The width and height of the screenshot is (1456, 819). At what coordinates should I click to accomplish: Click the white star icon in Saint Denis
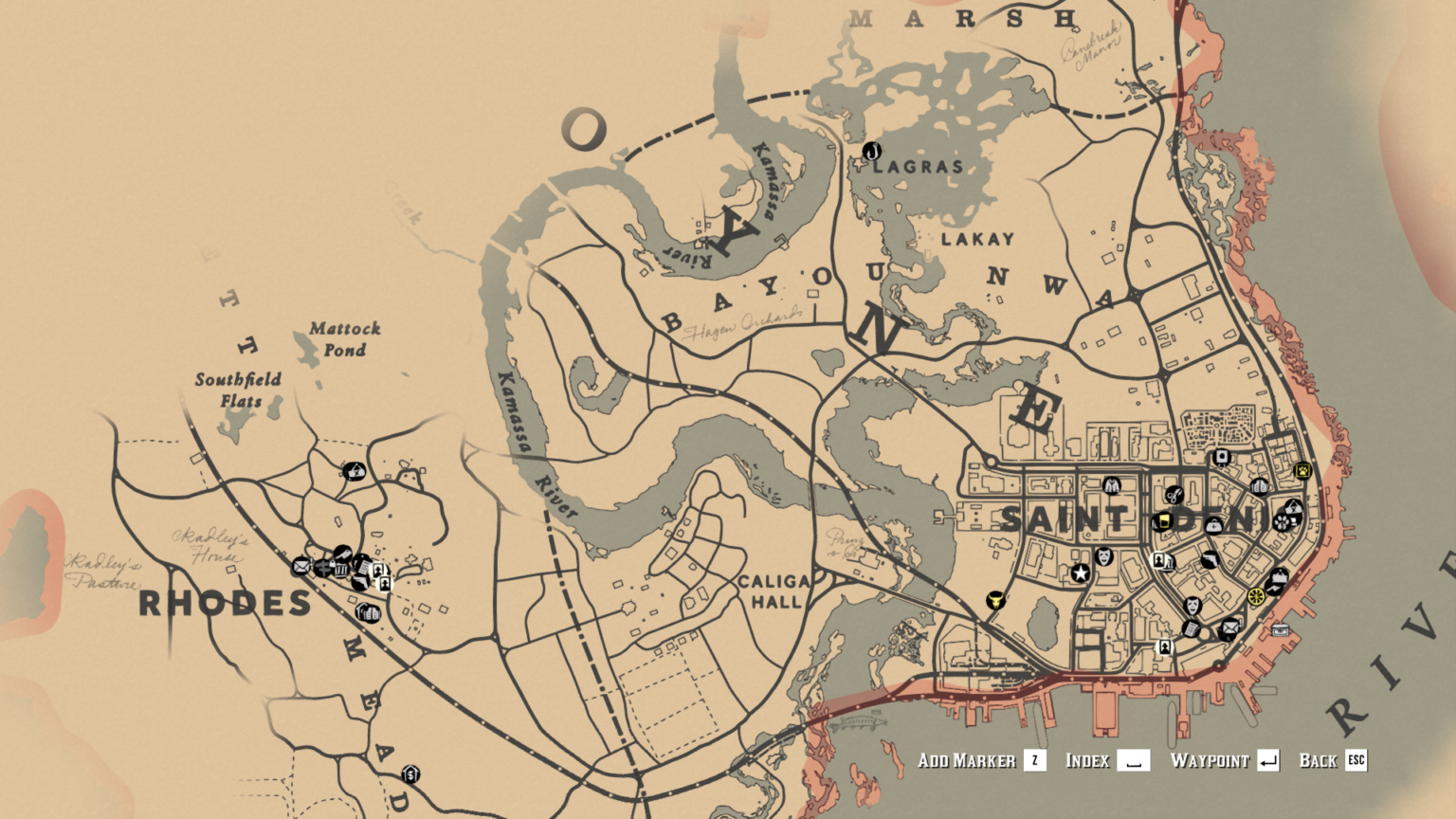(1081, 571)
